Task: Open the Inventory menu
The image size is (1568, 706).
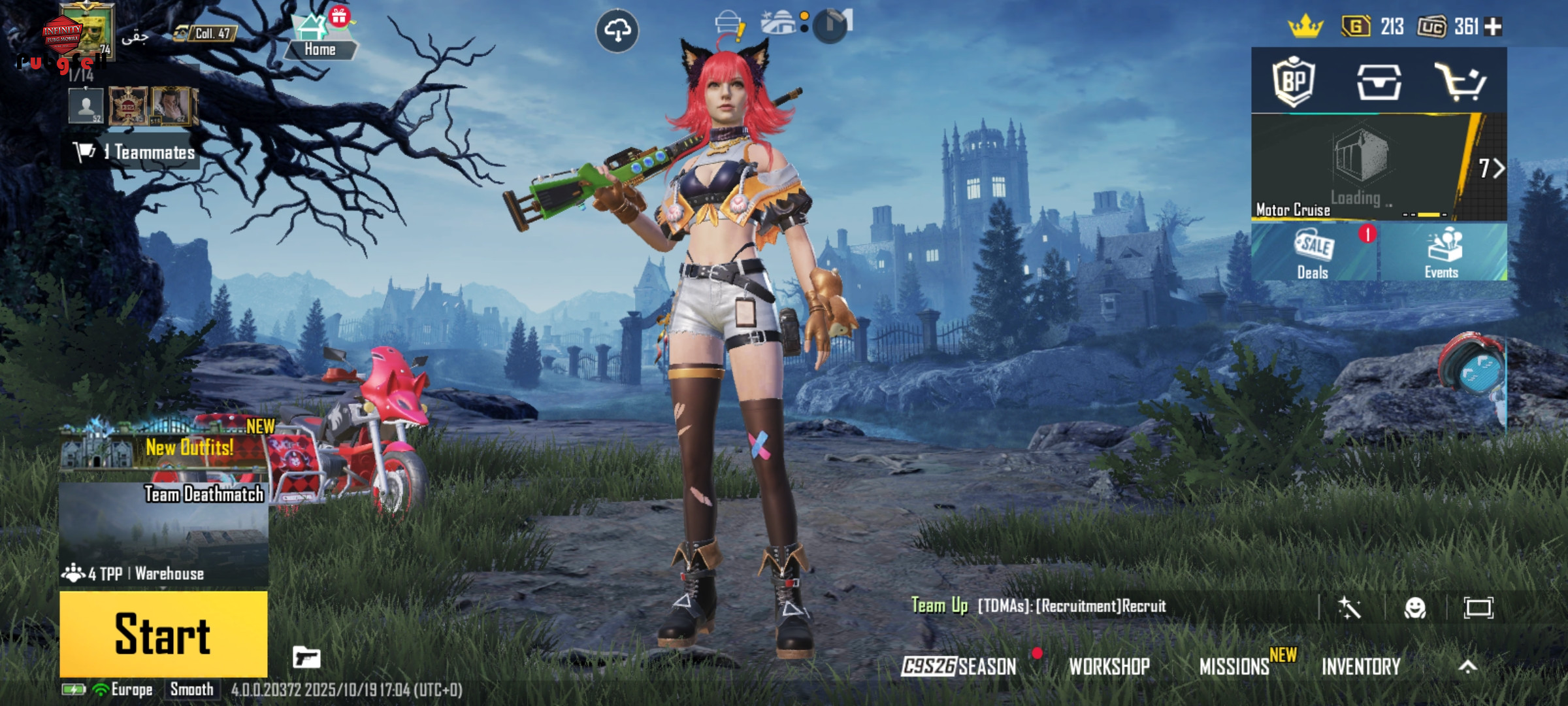Action: (x=1361, y=666)
